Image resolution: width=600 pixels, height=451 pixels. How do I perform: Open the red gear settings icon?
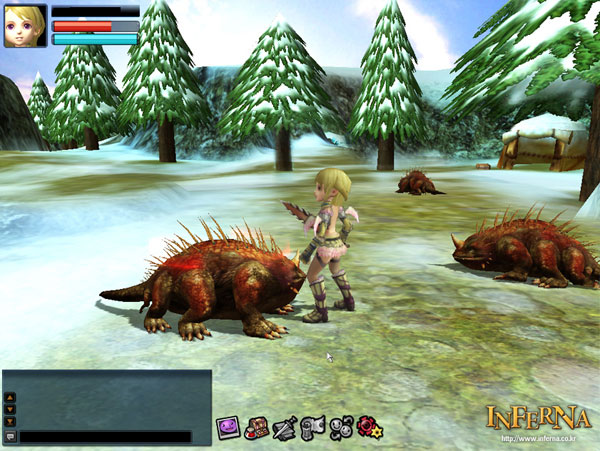point(369,427)
